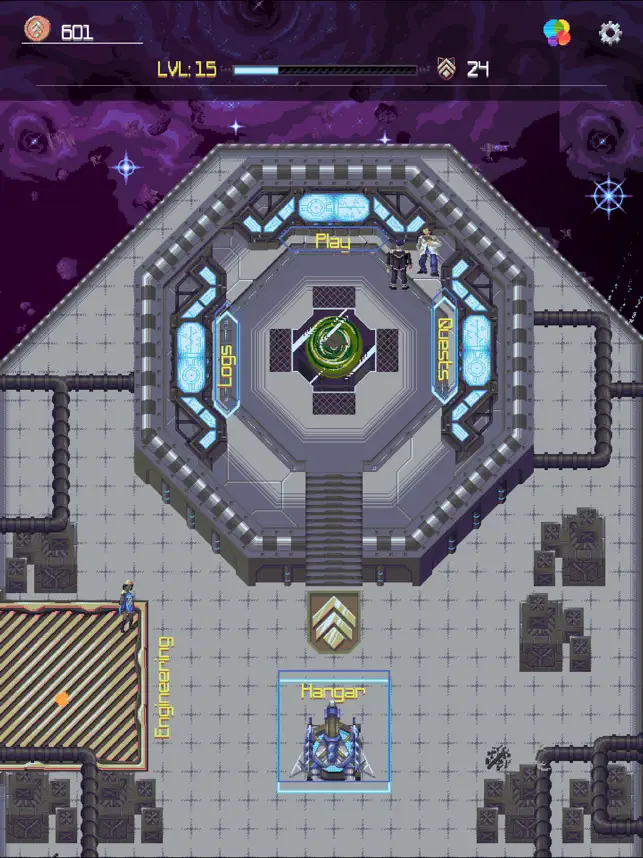
Task: Open the Game Center bubbles icon
Action: pyautogui.click(x=557, y=33)
